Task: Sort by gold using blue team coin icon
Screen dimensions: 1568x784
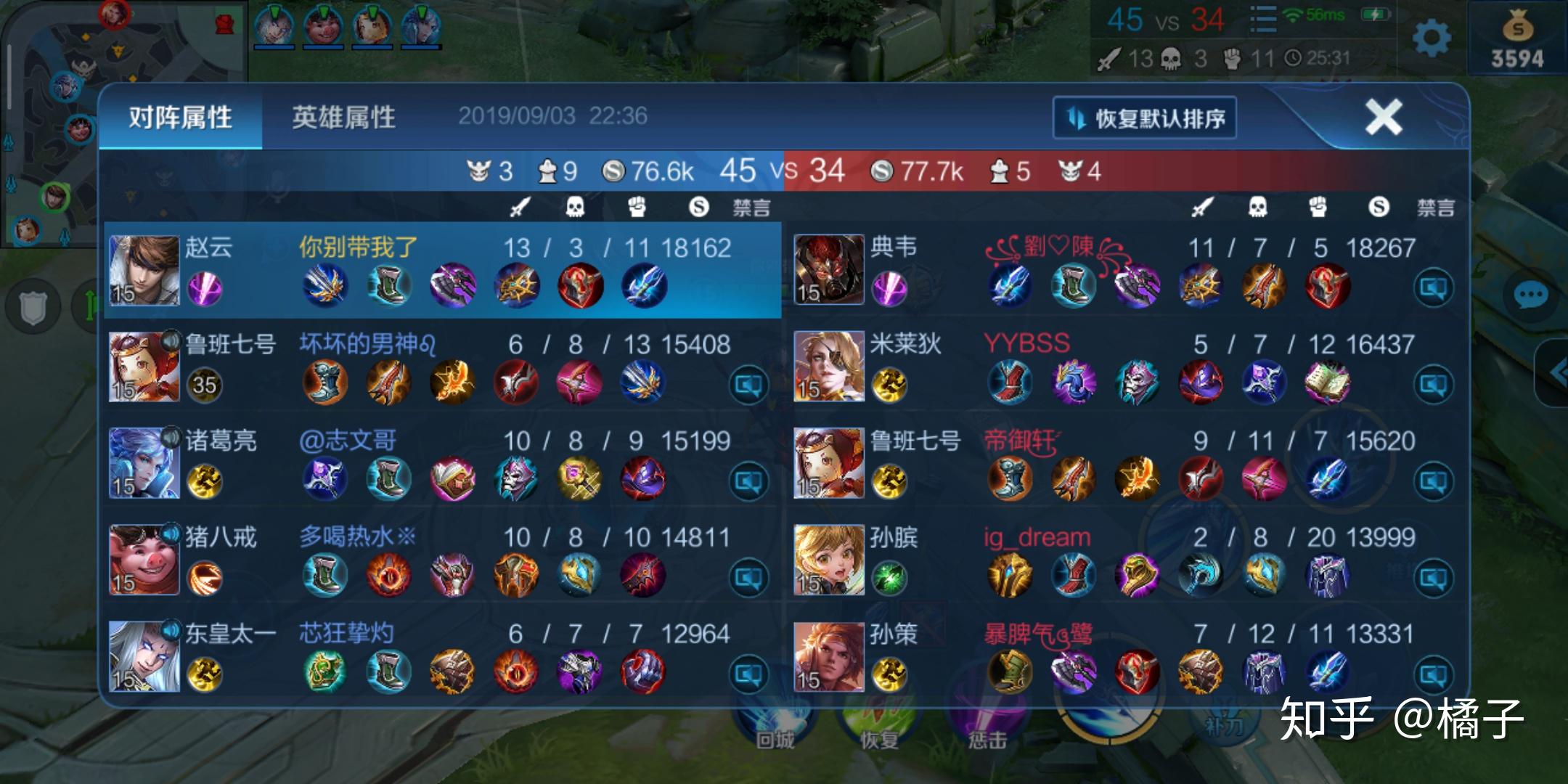Action: (x=698, y=208)
